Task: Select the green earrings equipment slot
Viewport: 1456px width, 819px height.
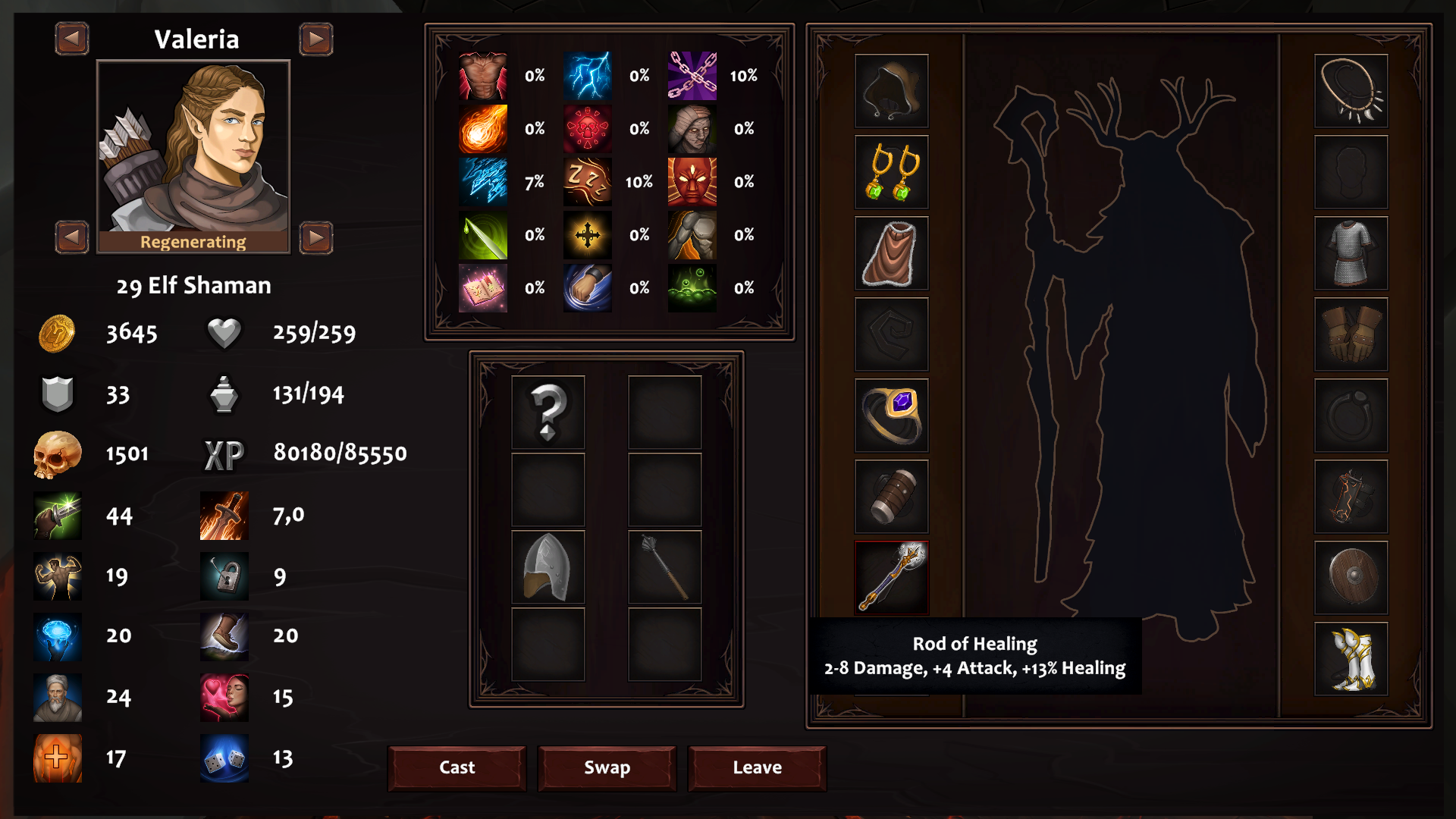Action: [891, 172]
